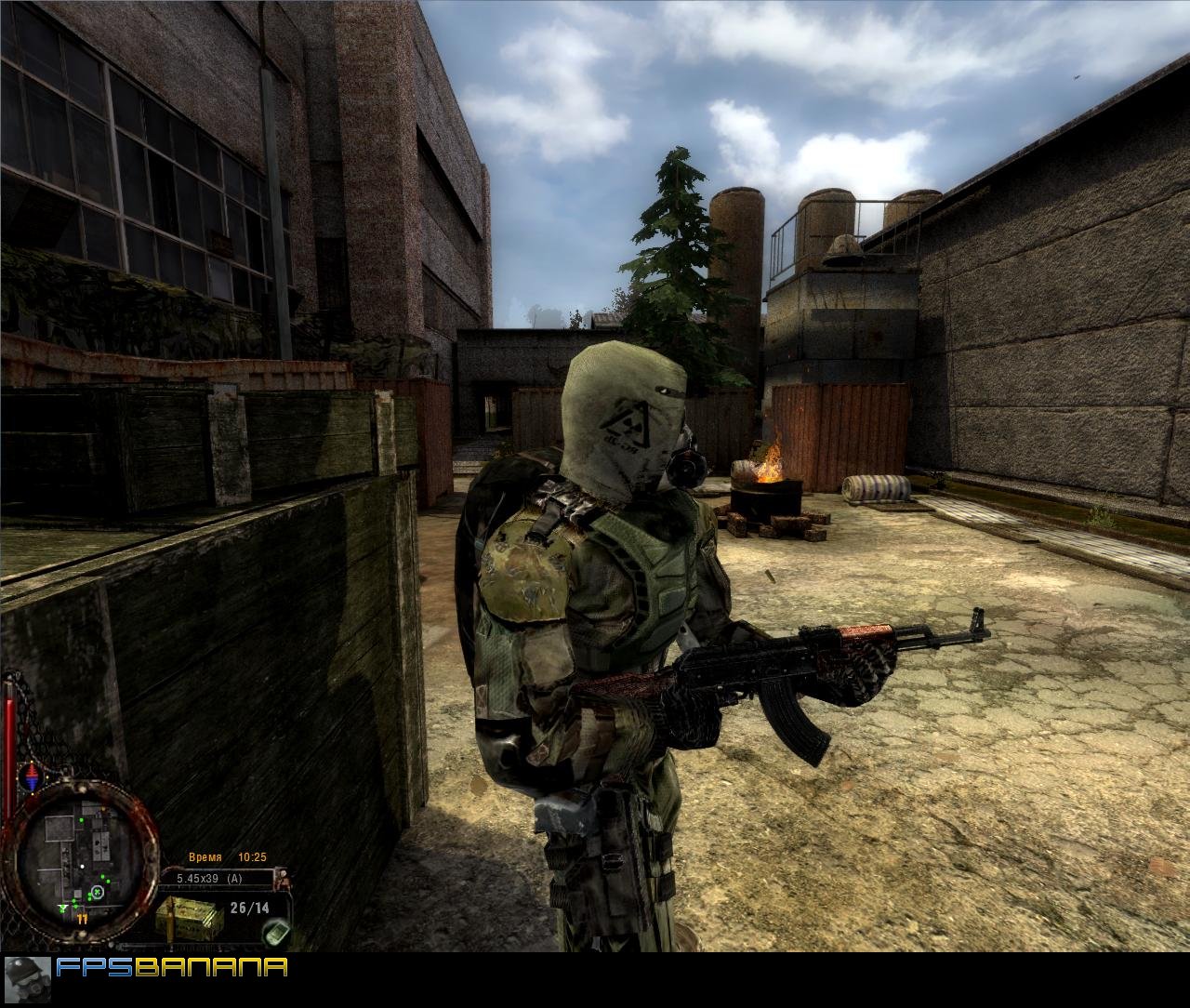Select the circled green marker on the minimap

coord(98,892)
